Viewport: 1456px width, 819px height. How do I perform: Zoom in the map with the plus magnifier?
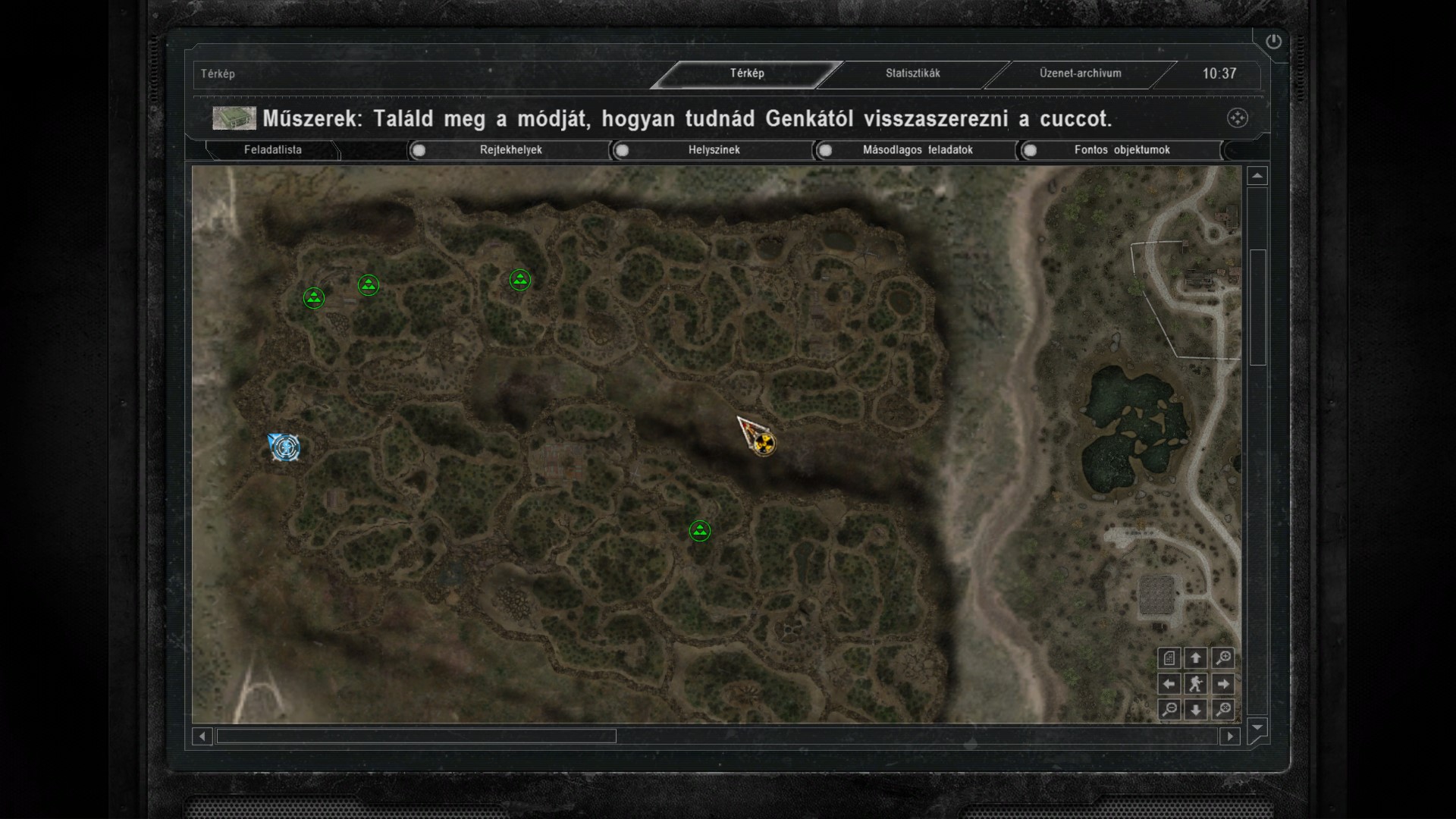pos(1222,658)
